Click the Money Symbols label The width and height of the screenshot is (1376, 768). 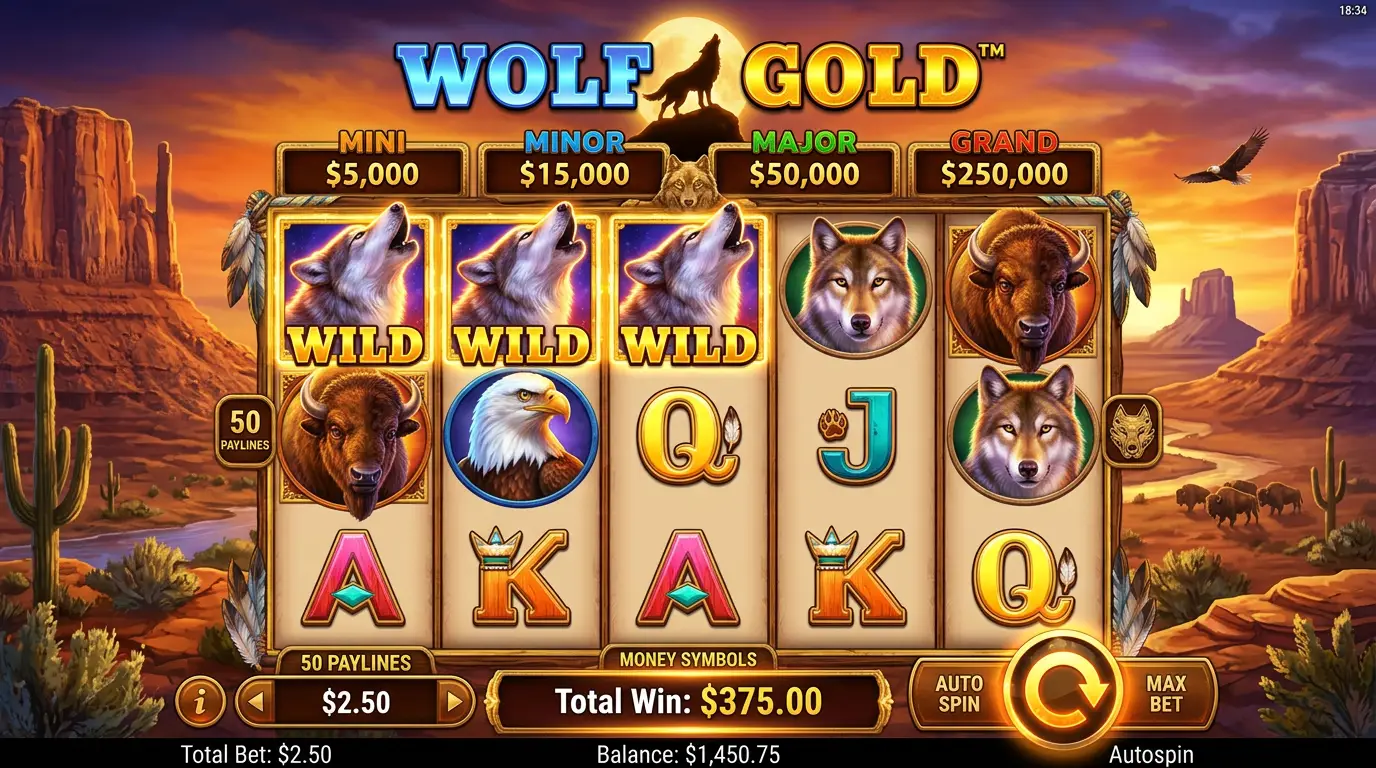pyautogui.click(x=687, y=658)
